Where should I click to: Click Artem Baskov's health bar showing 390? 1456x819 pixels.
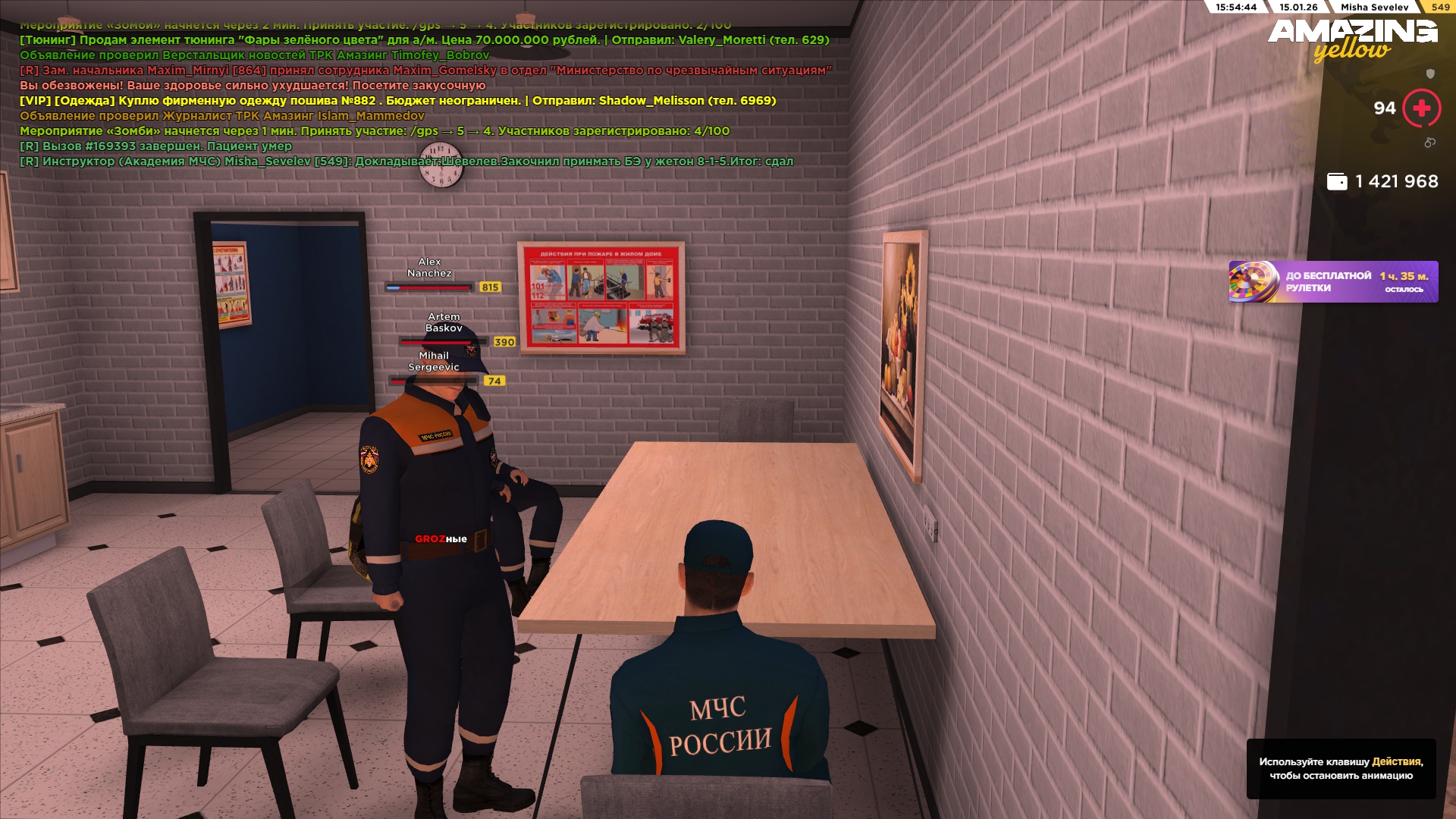click(444, 342)
